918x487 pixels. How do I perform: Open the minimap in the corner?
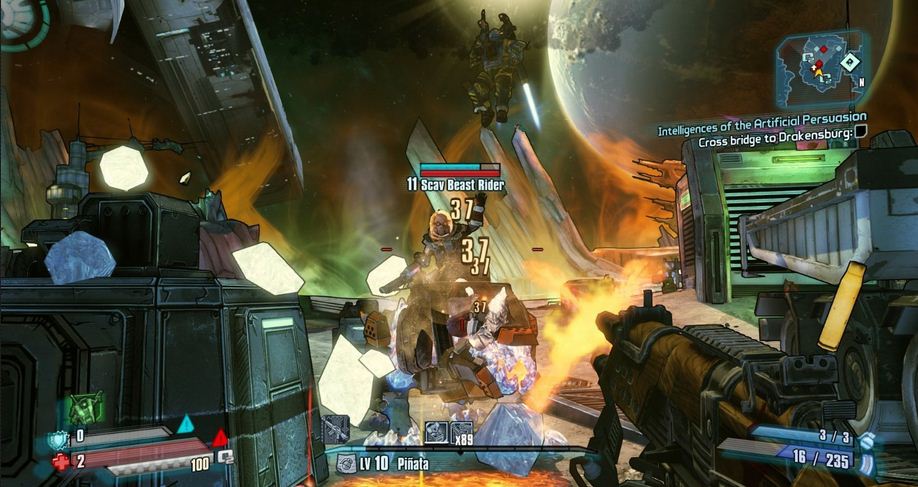(819, 68)
